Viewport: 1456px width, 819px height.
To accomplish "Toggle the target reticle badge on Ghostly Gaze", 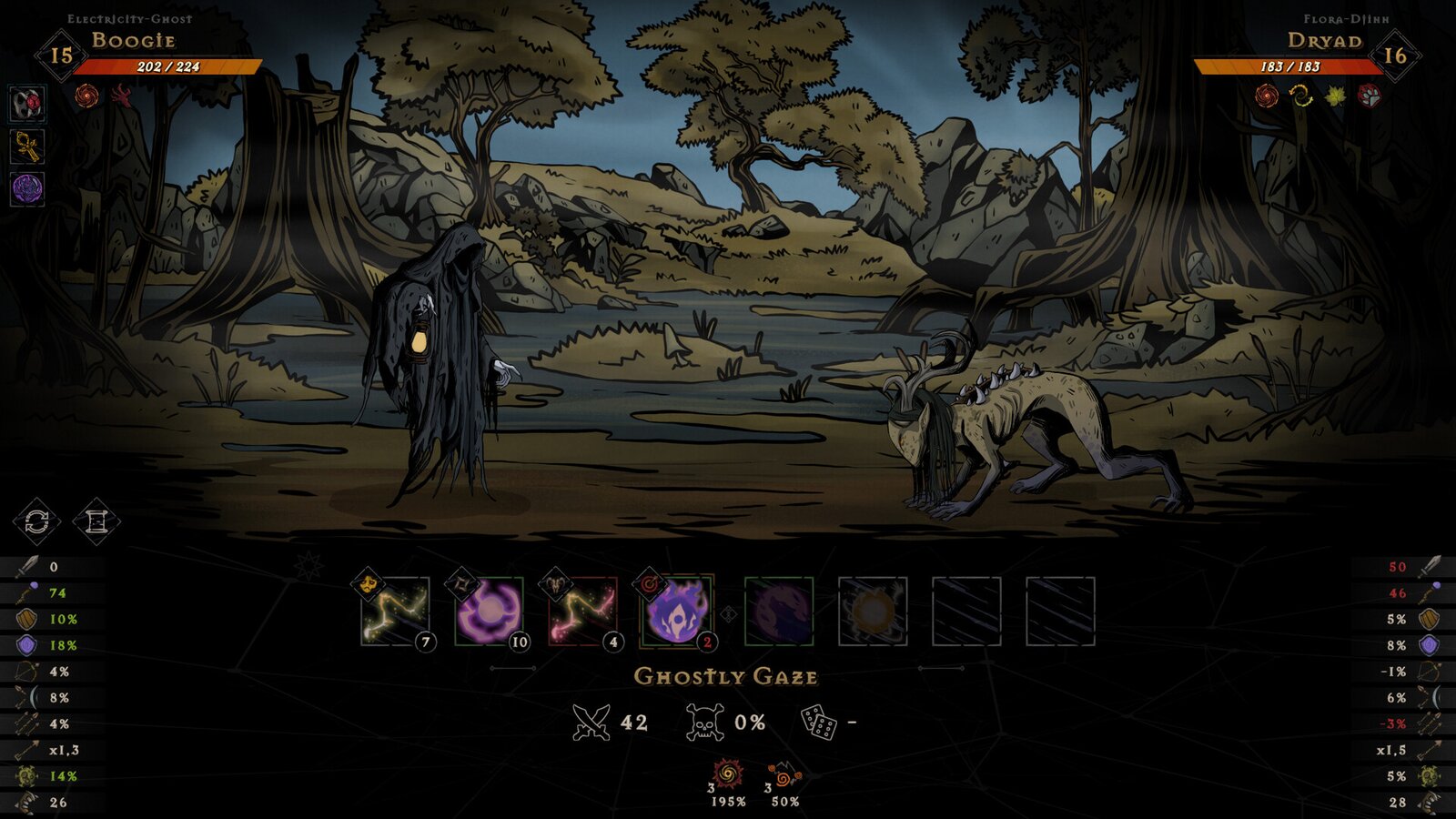I will point(650,585).
